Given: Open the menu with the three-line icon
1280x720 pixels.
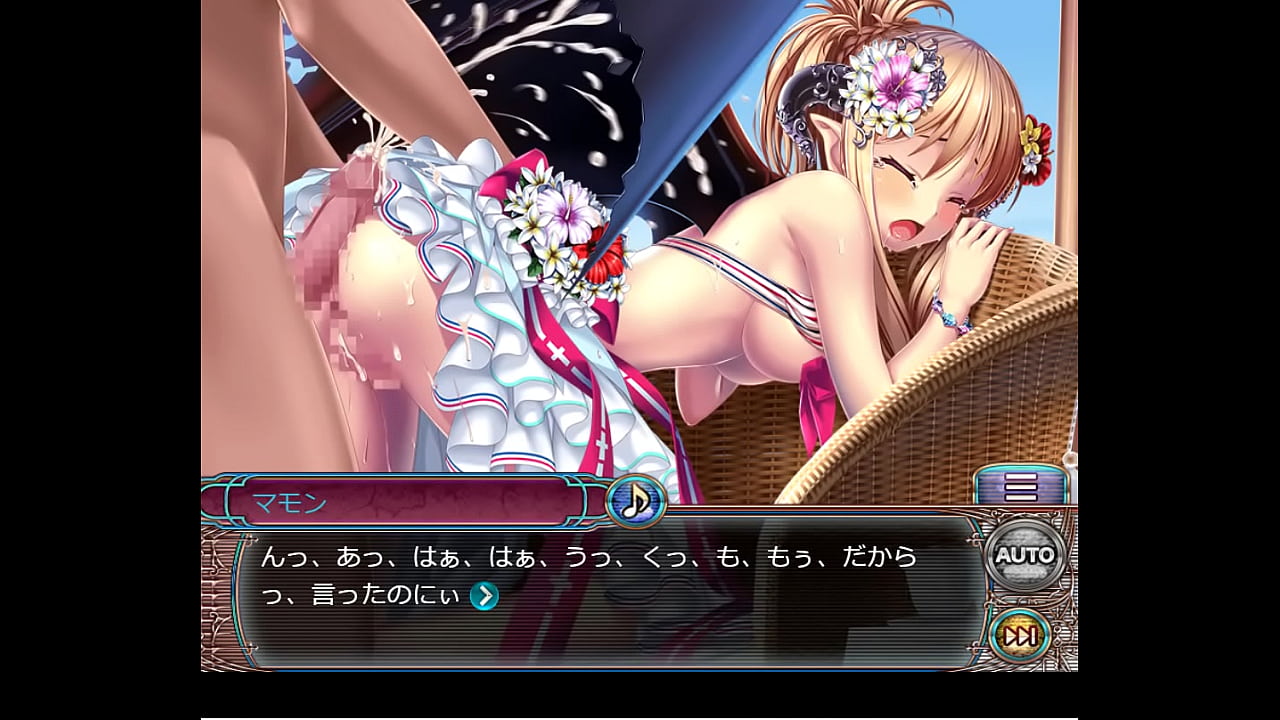Looking at the screenshot, I should pyautogui.click(x=1021, y=487).
